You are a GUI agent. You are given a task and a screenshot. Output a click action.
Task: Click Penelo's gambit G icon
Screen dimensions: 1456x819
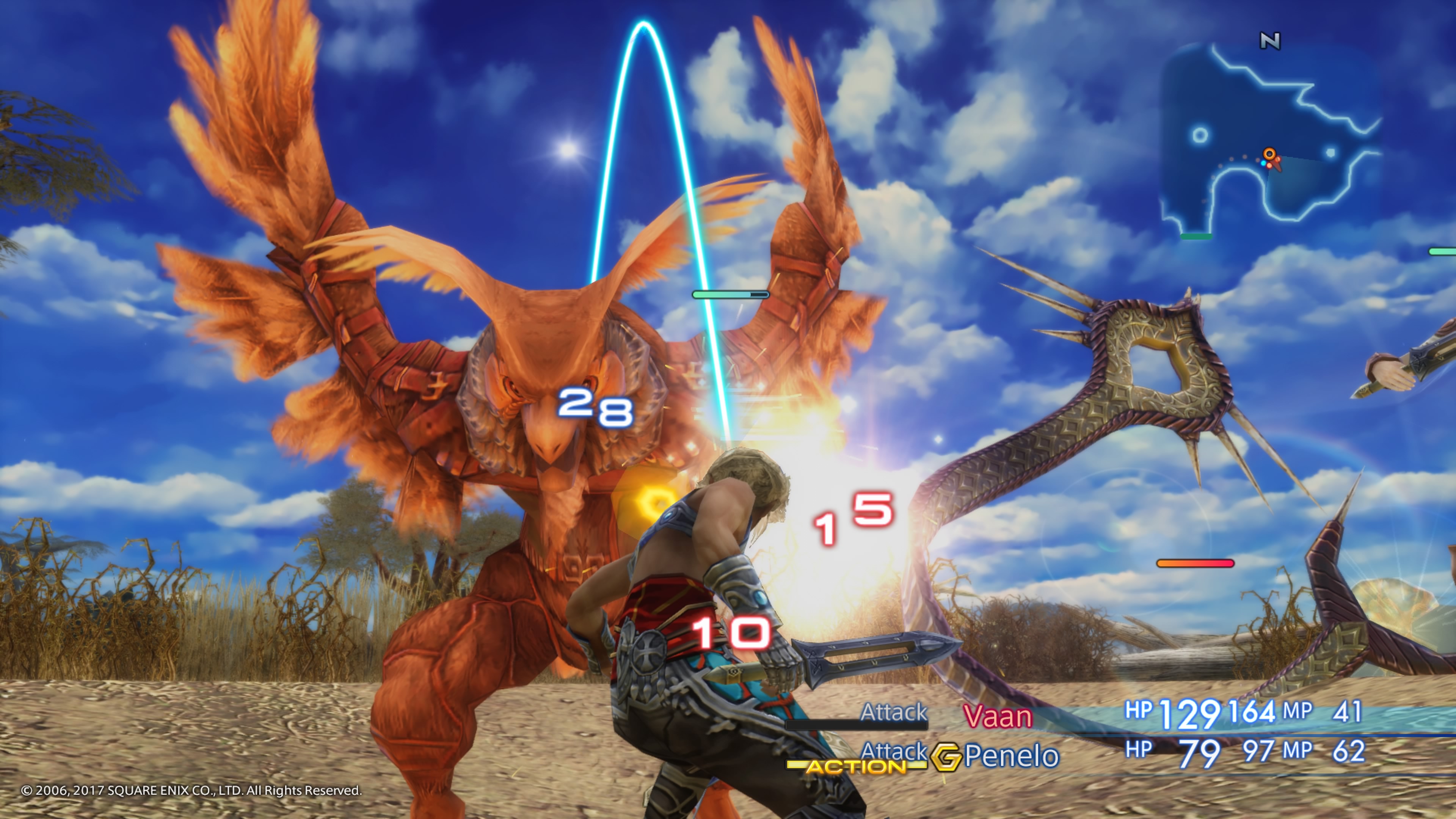pos(946,757)
